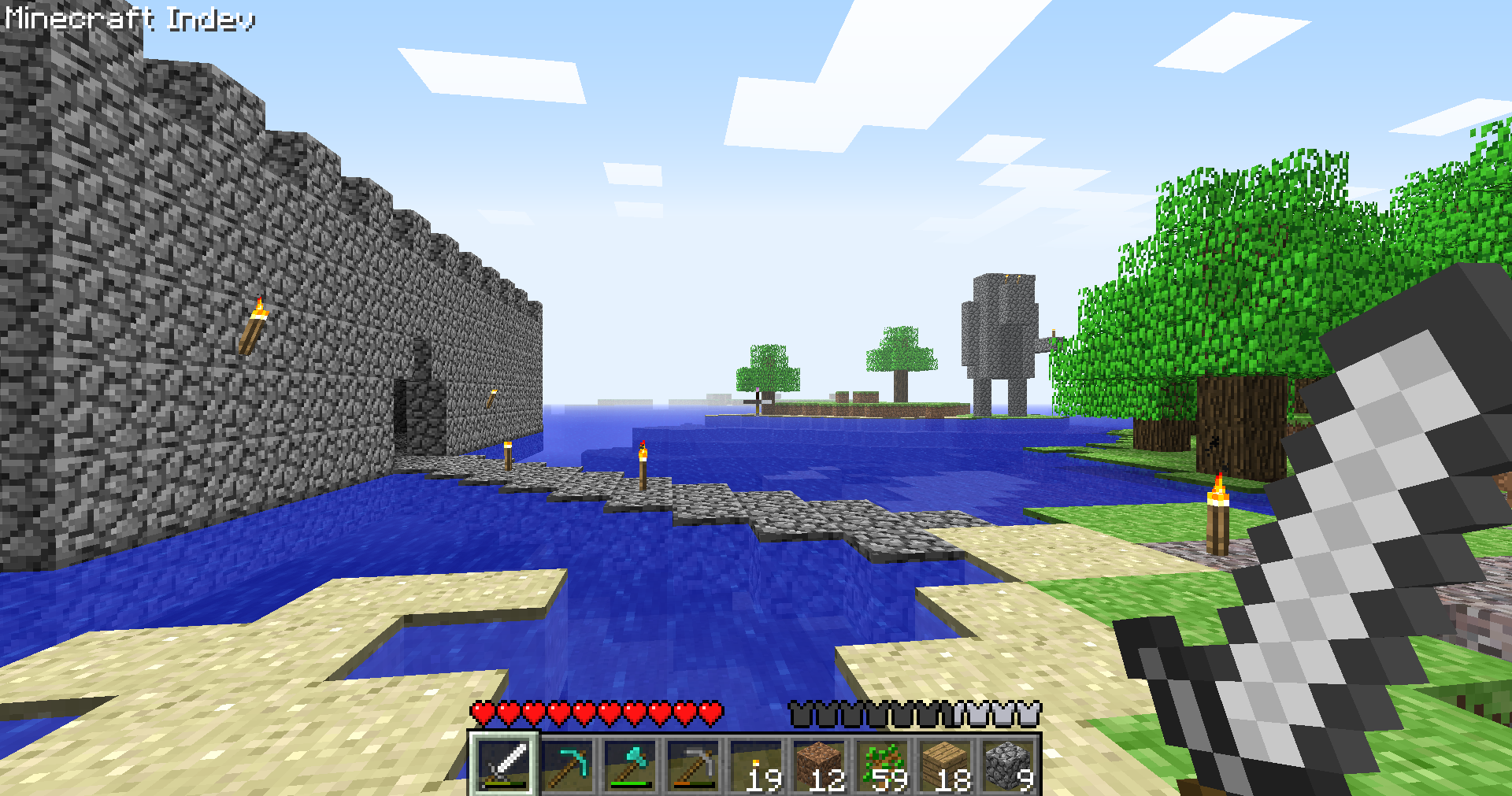Pick the dirt block stack slot

point(819,764)
